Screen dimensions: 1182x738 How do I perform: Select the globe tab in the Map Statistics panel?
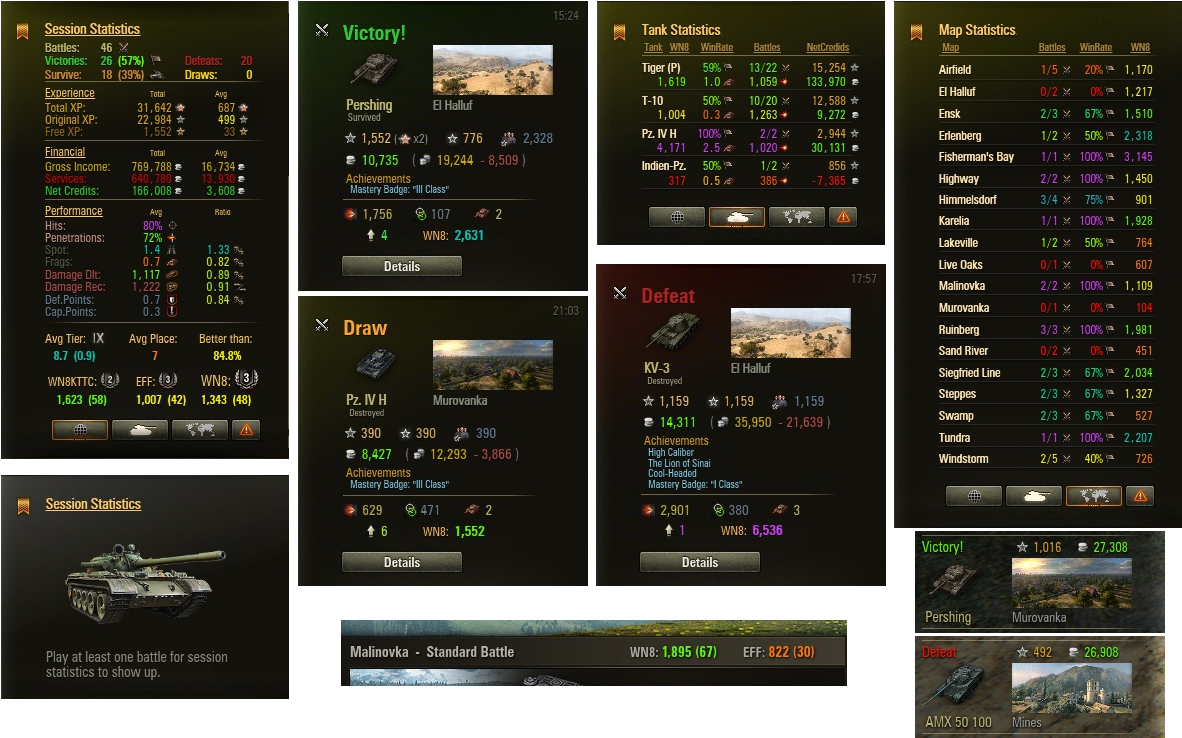point(974,496)
